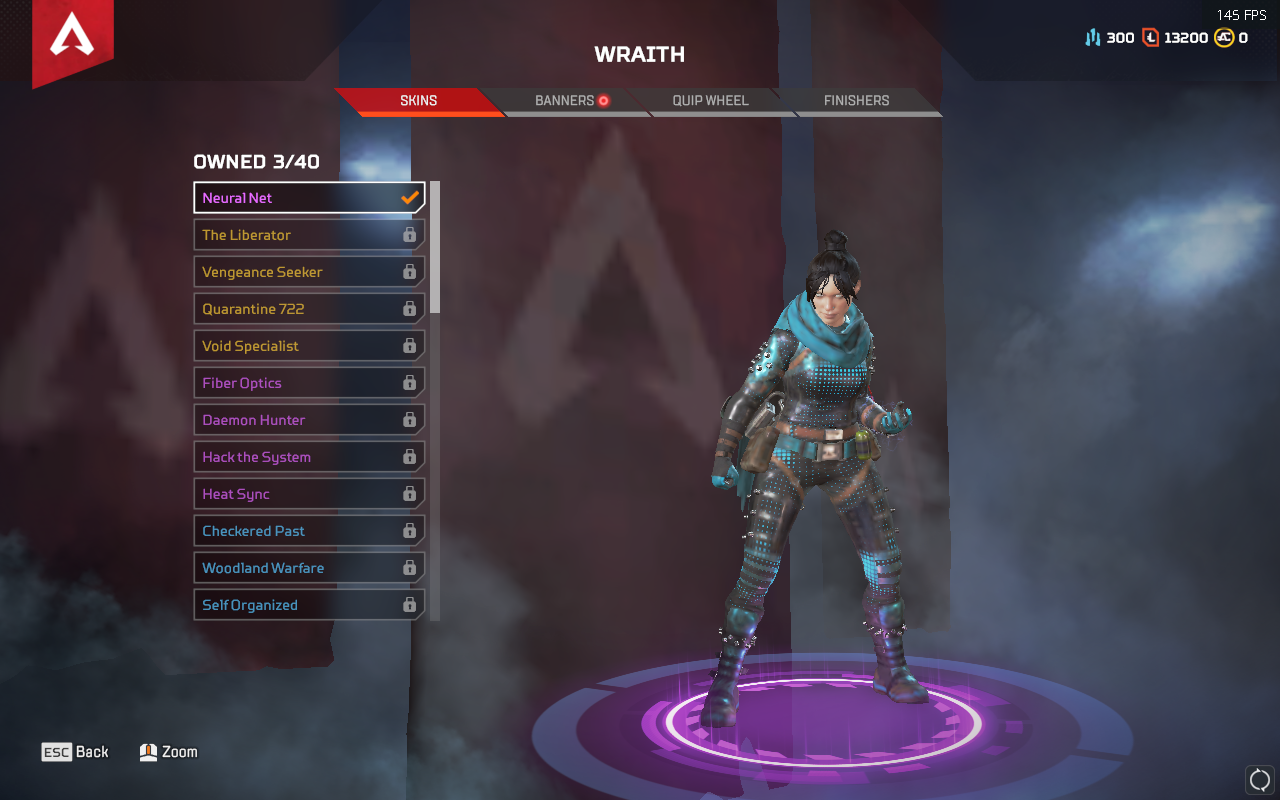Image resolution: width=1280 pixels, height=800 pixels.
Task: Show the Finishers tab
Action: click(856, 101)
